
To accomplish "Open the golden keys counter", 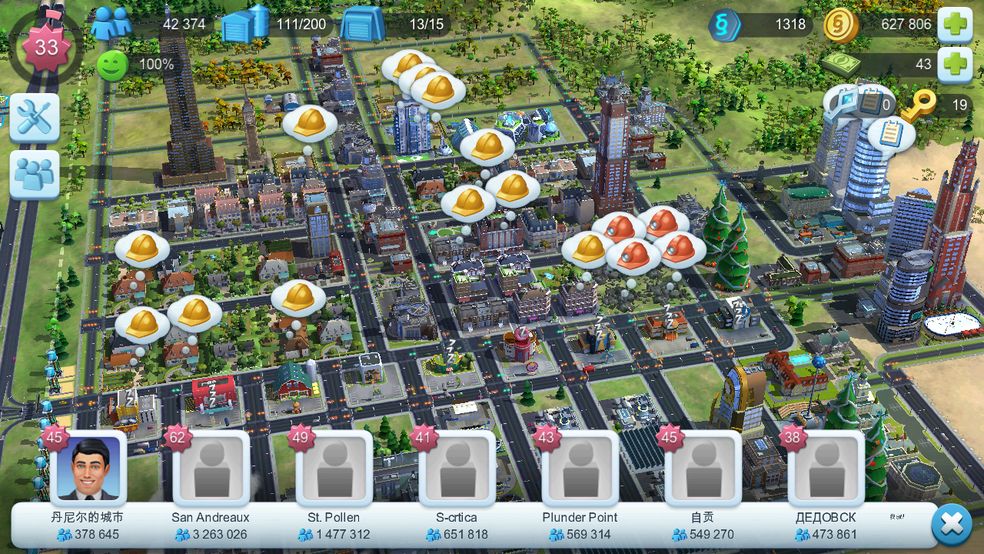I will (918, 104).
